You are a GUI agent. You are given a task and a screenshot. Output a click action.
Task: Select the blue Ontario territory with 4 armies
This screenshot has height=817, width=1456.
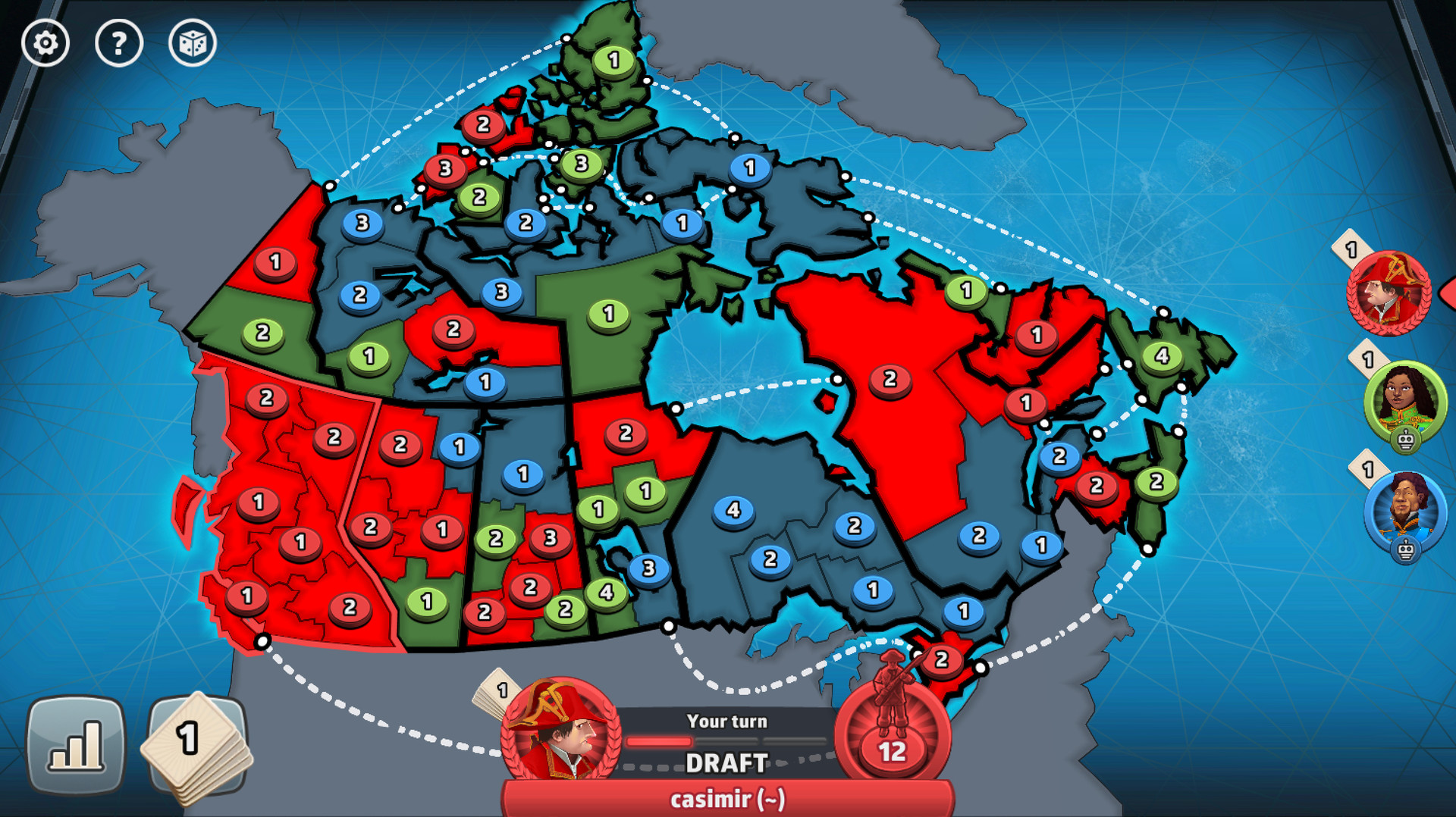pyautogui.click(x=733, y=511)
